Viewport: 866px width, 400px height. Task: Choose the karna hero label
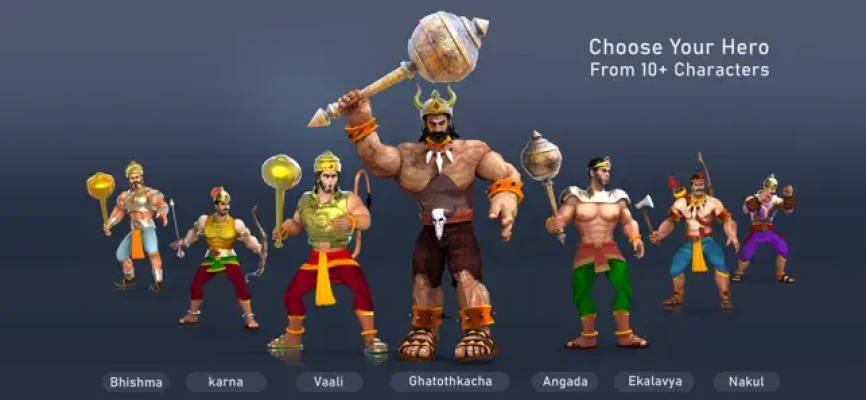pyautogui.click(x=226, y=382)
